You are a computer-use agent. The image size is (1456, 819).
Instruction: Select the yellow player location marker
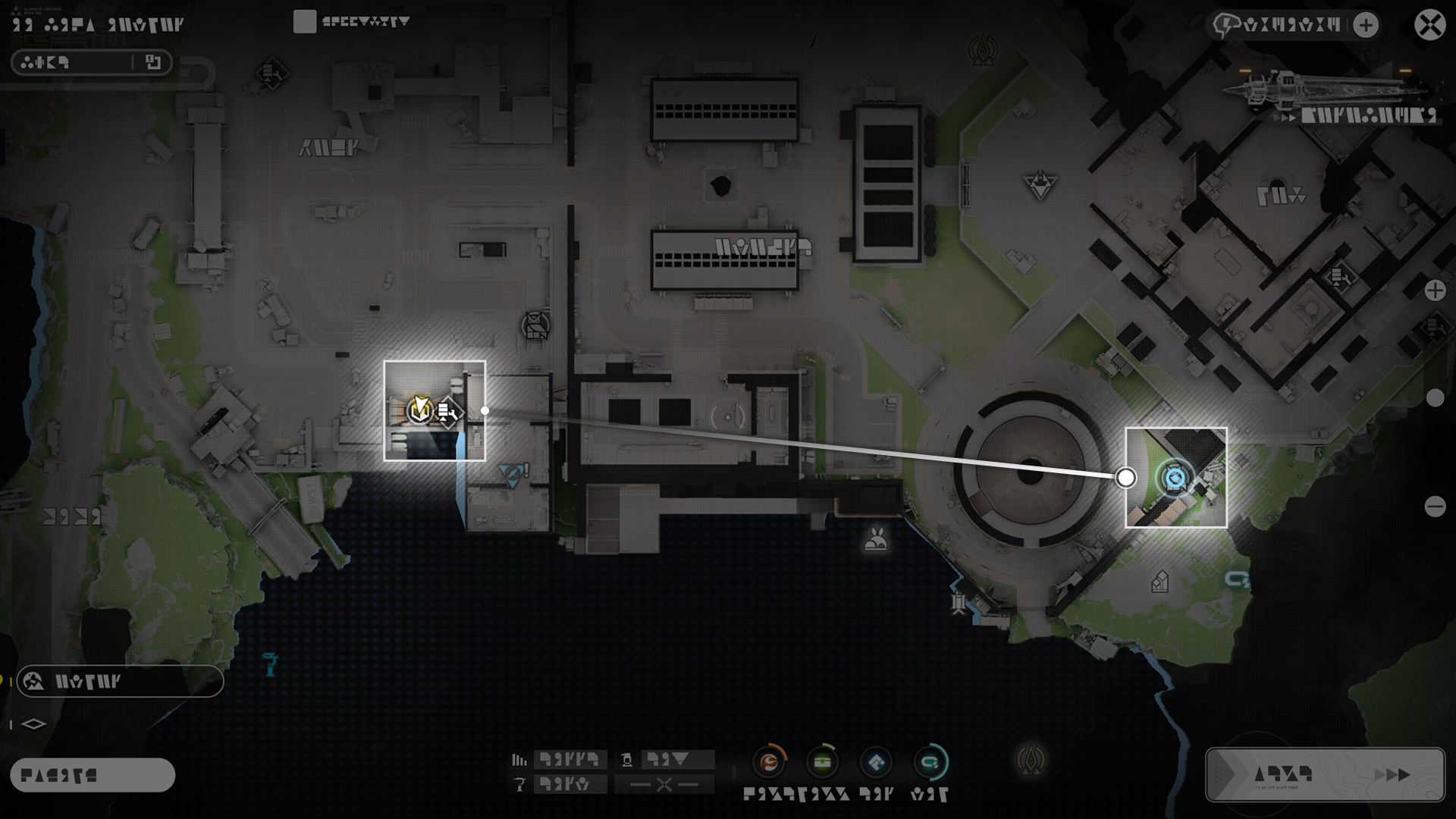pyautogui.click(x=419, y=409)
